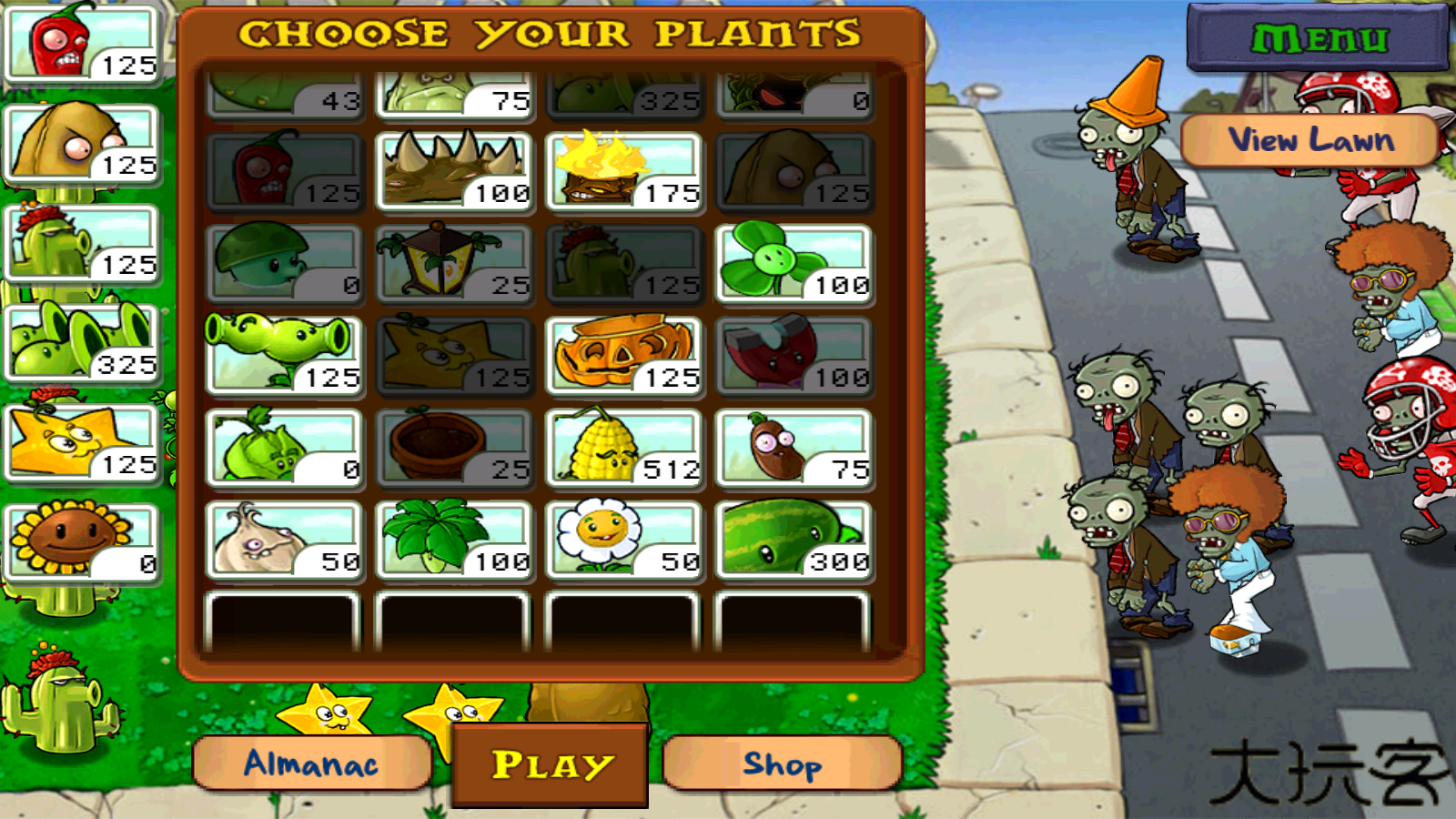Screen dimensions: 1456x819
Task: Pick the Garlic seed packet
Action: [284, 540]
